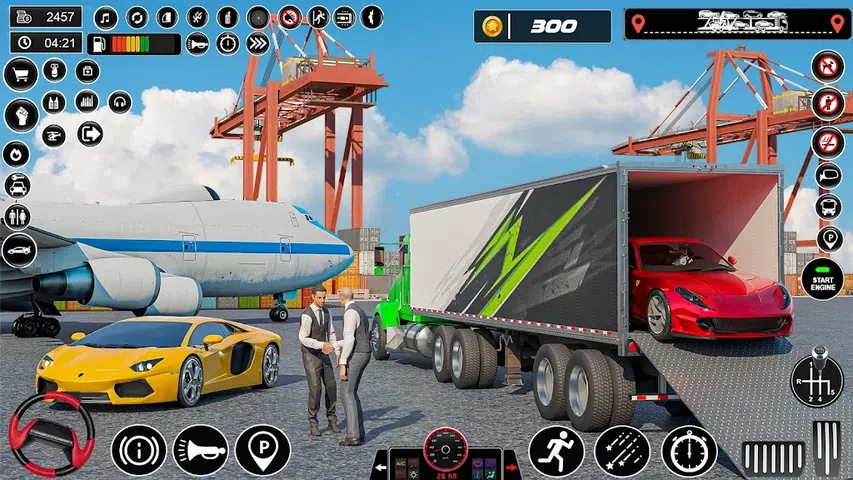This screenshot has width=853, height=480.
Task: Tap the headphones audio icon
Action: point(120,102)
